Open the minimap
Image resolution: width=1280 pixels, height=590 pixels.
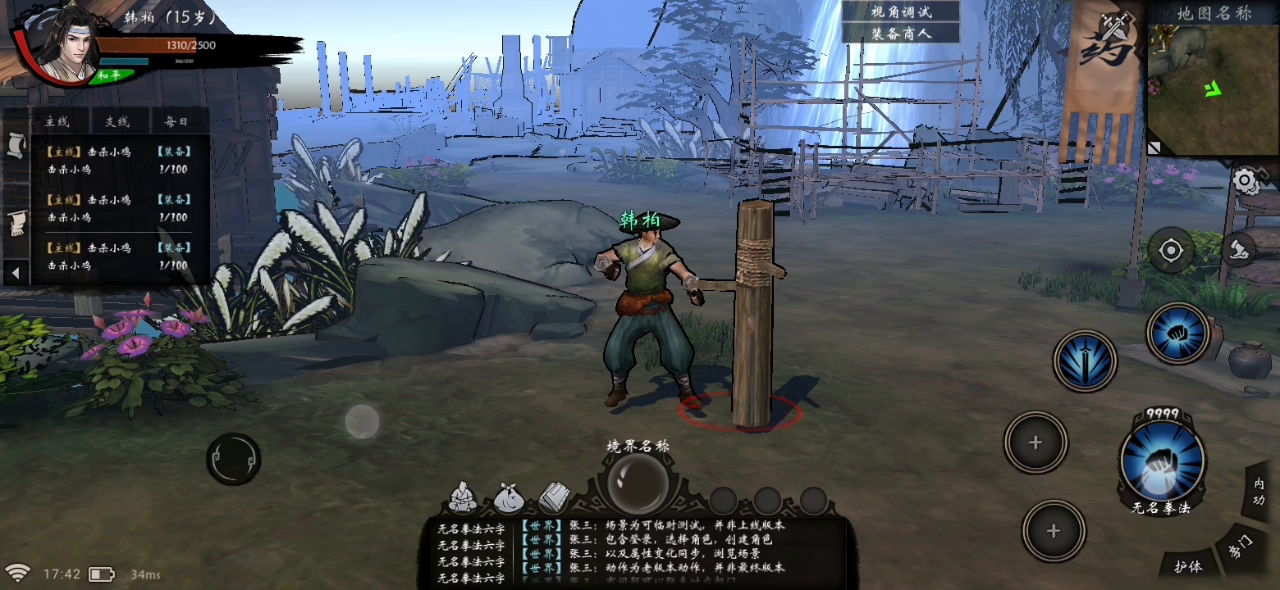click(1213, 90)
